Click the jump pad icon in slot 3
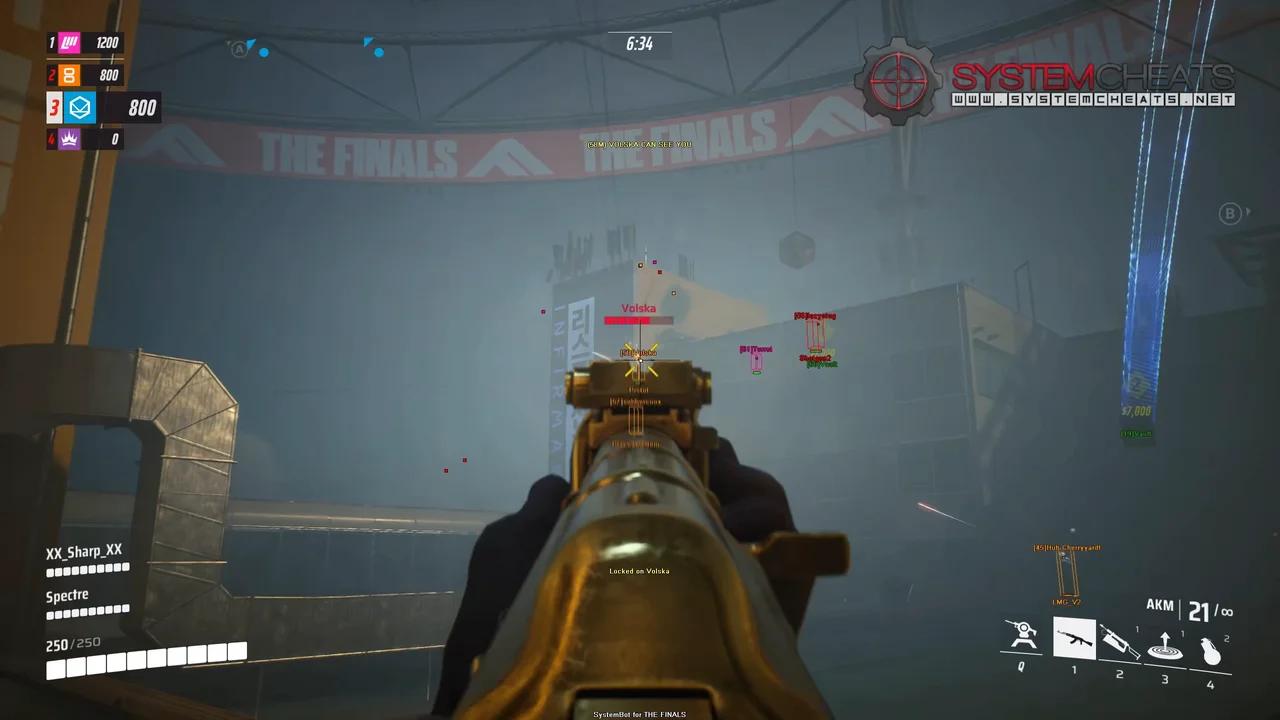The height and width of the screenshot is (720, 1280). pos(1164,644)
